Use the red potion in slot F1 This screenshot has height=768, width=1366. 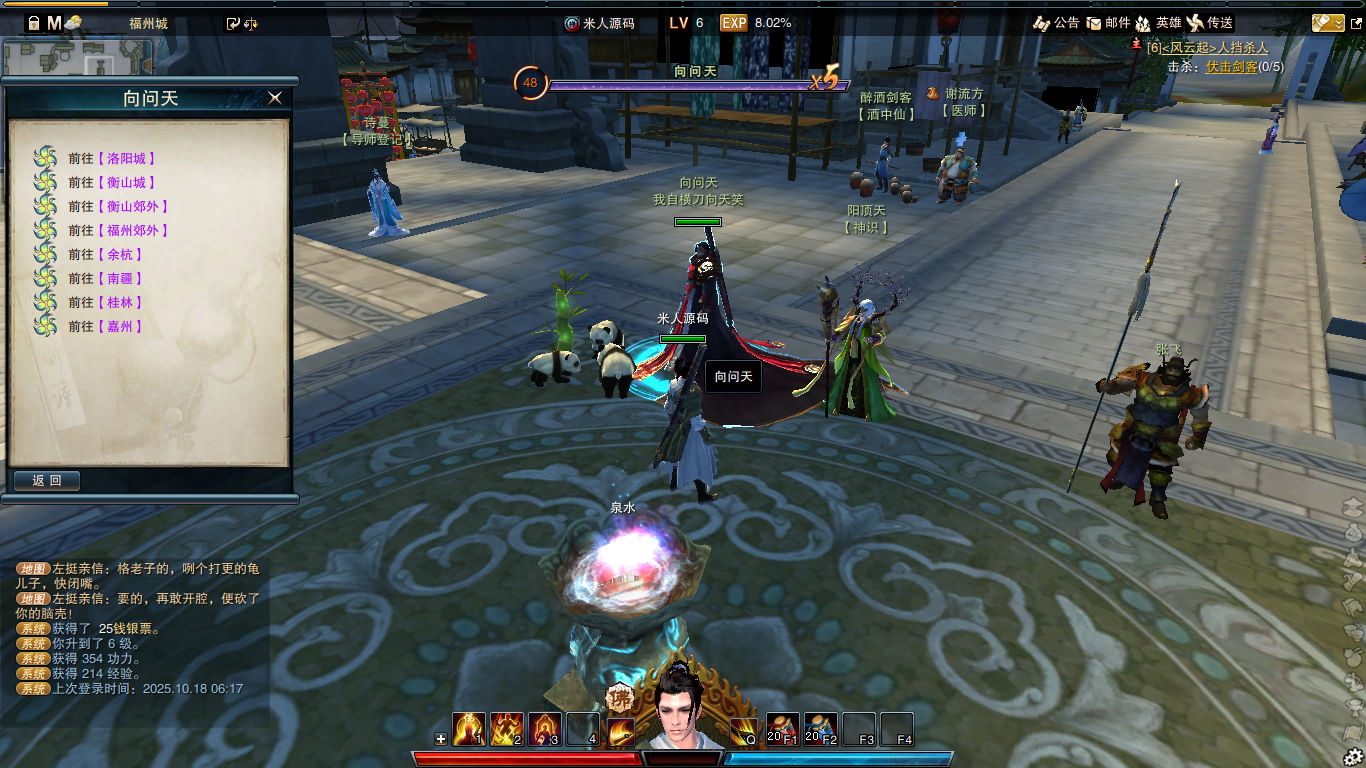point(783,729)
